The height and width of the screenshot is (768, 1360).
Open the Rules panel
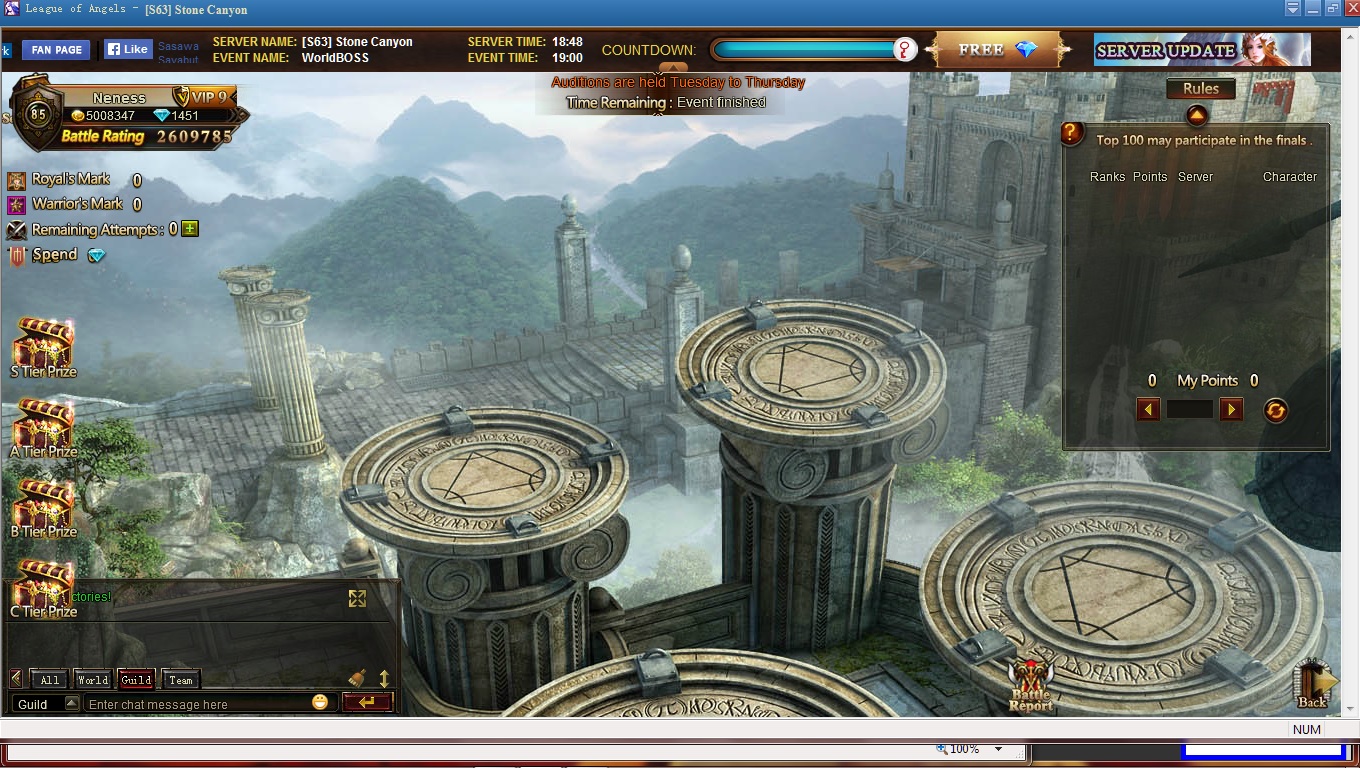[x=1200, y=89]
